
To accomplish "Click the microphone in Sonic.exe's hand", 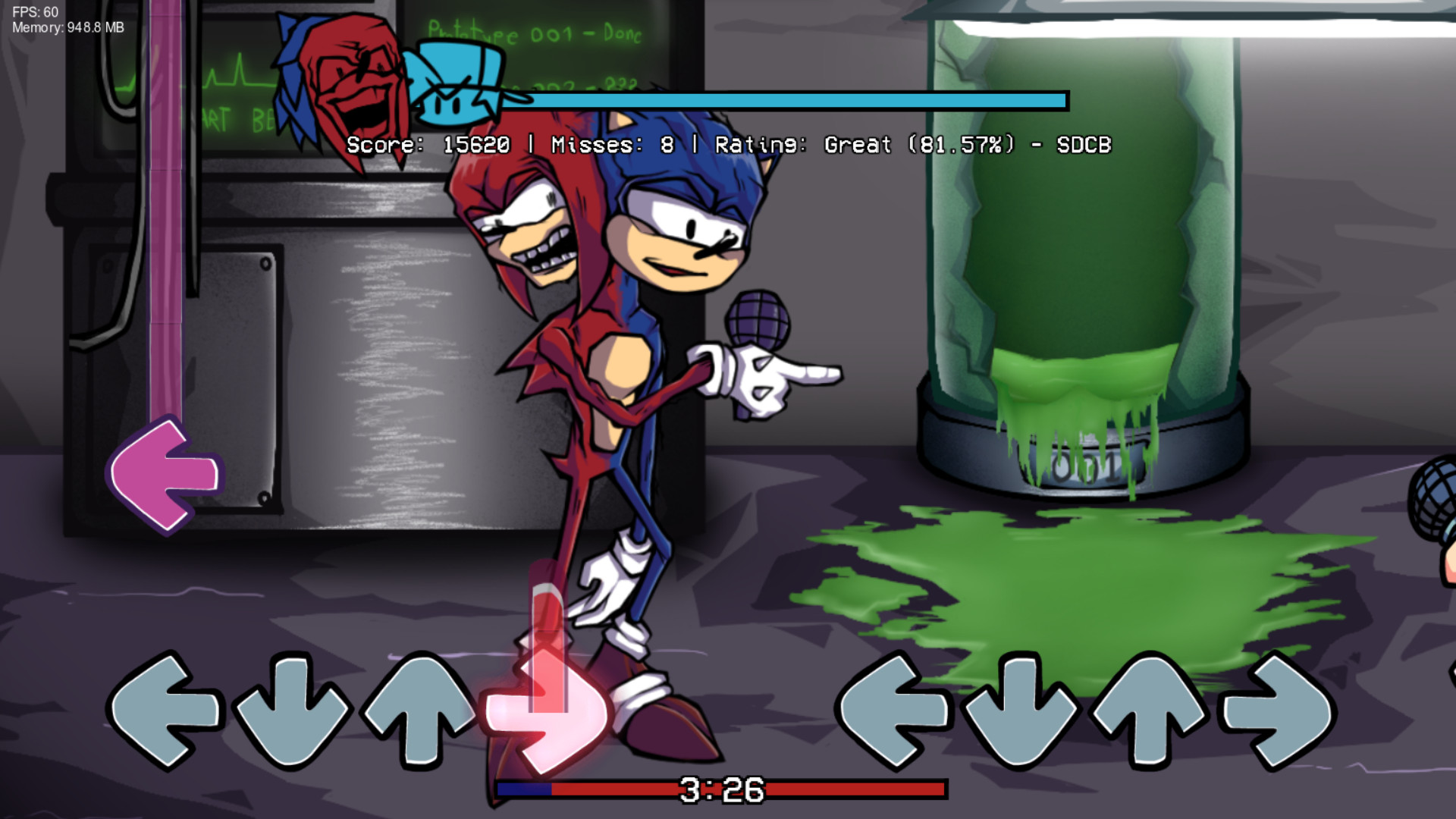I will click(758, 318).
